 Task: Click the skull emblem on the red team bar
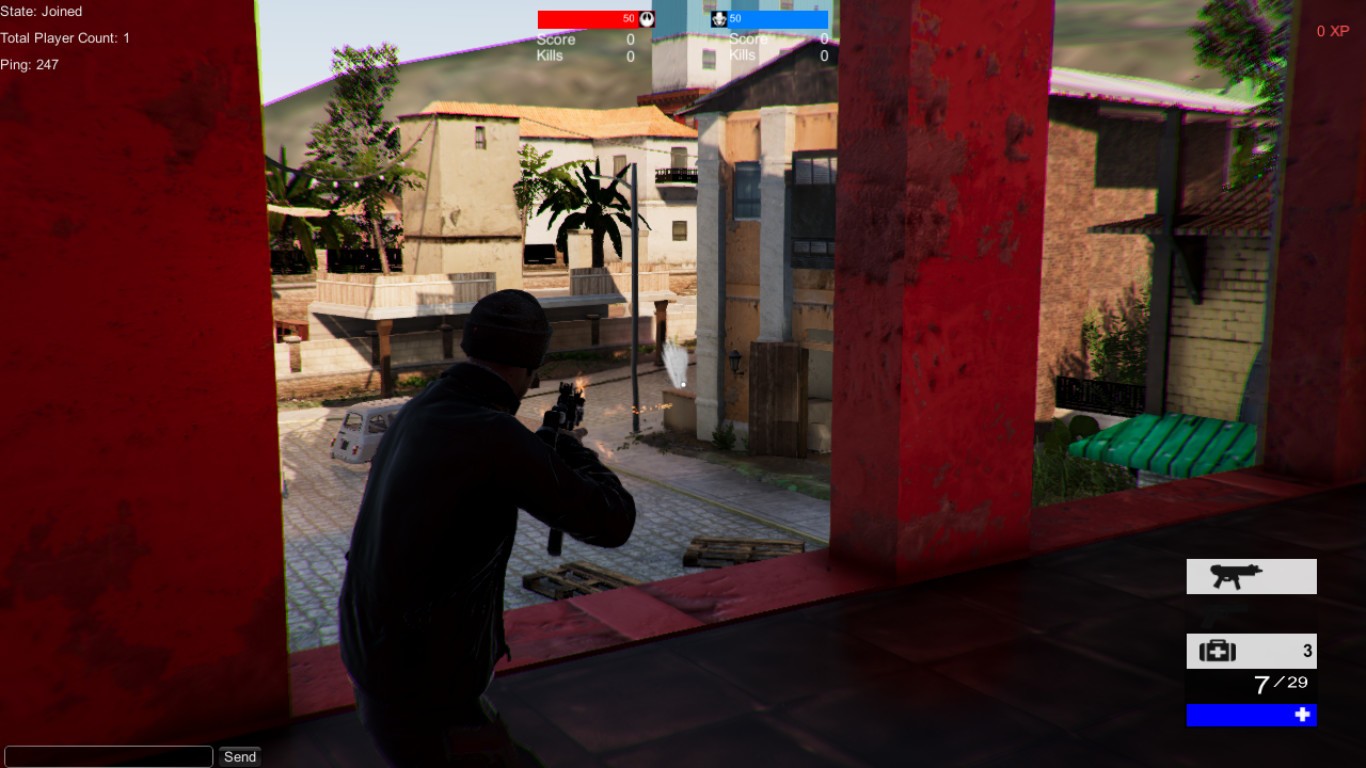(649, 18)
